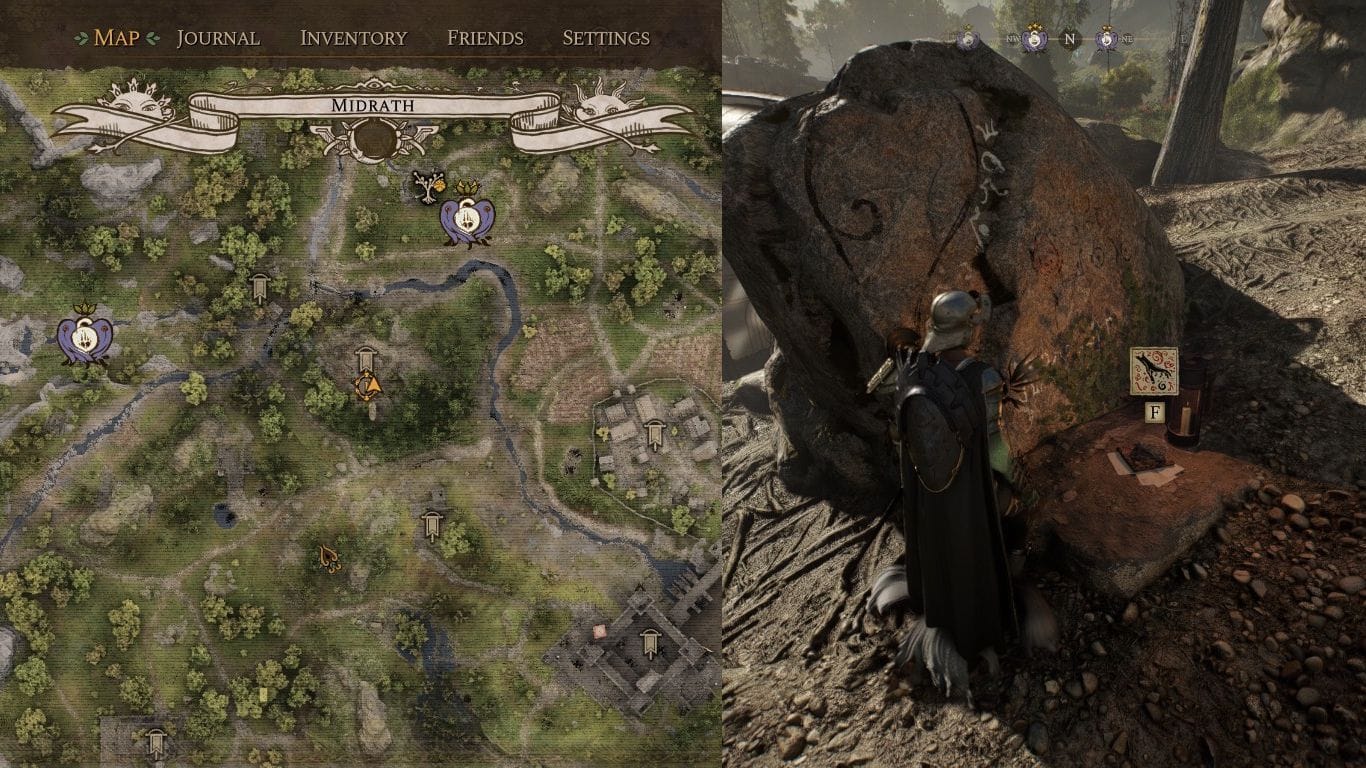Open the Inventory tab
1366x768 pixels.
tap(352, 38)
